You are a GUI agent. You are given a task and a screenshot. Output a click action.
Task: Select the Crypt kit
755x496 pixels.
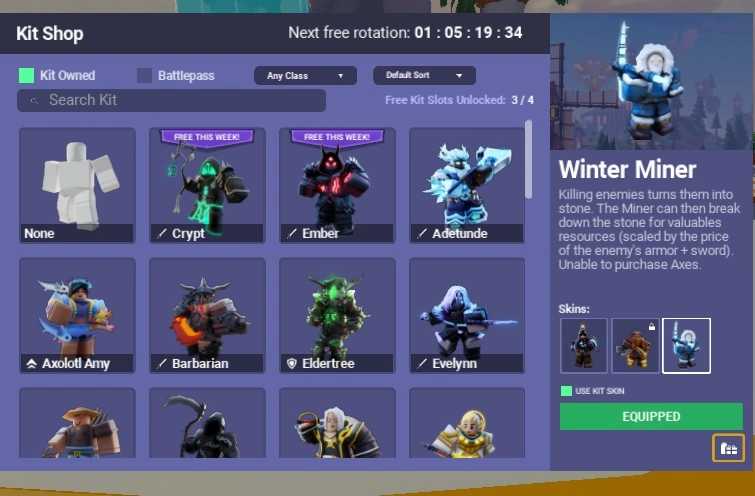pyautogui.click(x=207, y=185)
